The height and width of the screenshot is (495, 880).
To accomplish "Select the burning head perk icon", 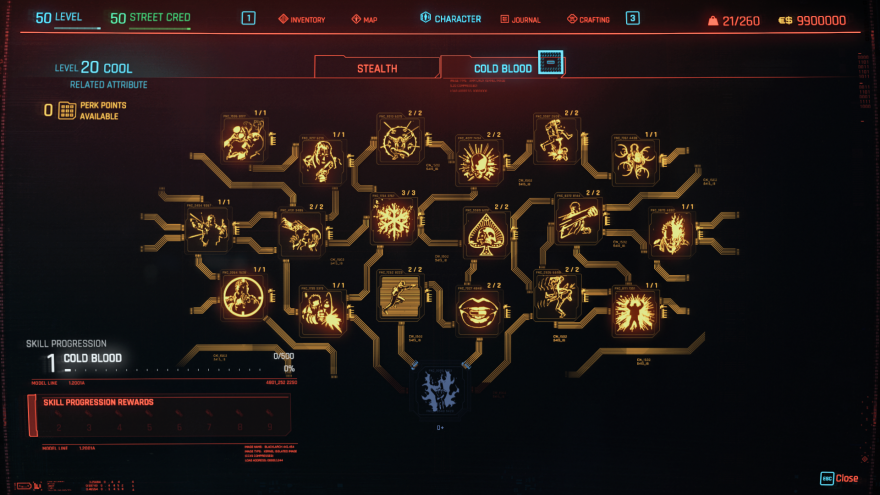I will point(671,233).
